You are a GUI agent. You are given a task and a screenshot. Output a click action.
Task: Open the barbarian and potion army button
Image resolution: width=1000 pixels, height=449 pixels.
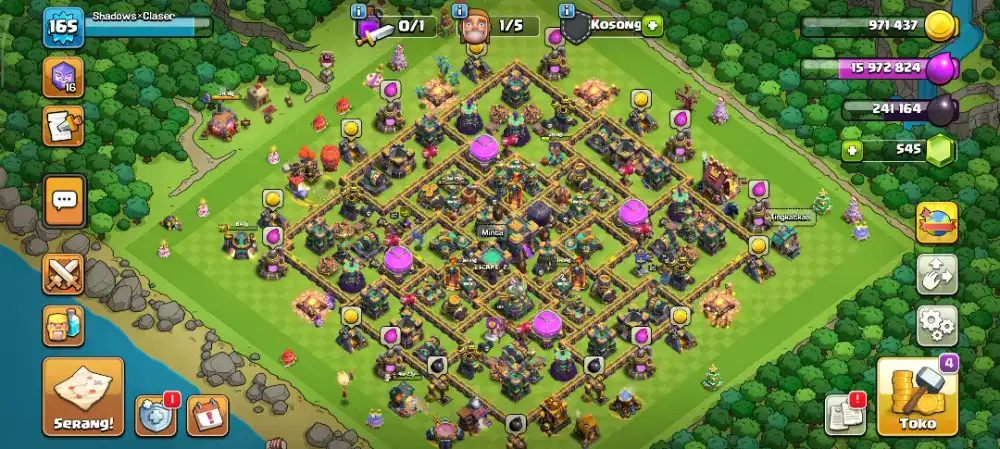[63, 326]
